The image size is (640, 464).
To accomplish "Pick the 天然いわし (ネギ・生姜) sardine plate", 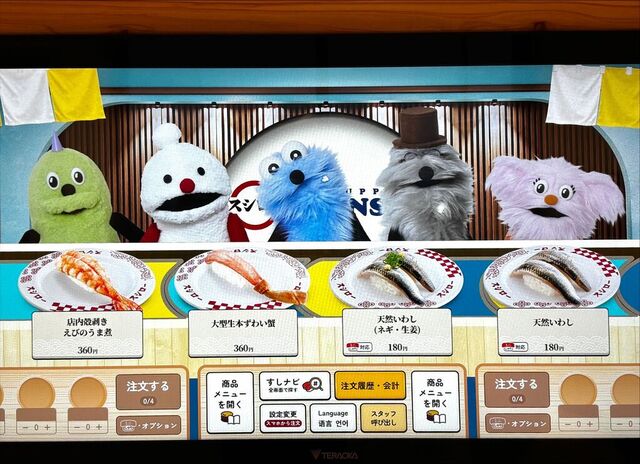I will point(397,282).
